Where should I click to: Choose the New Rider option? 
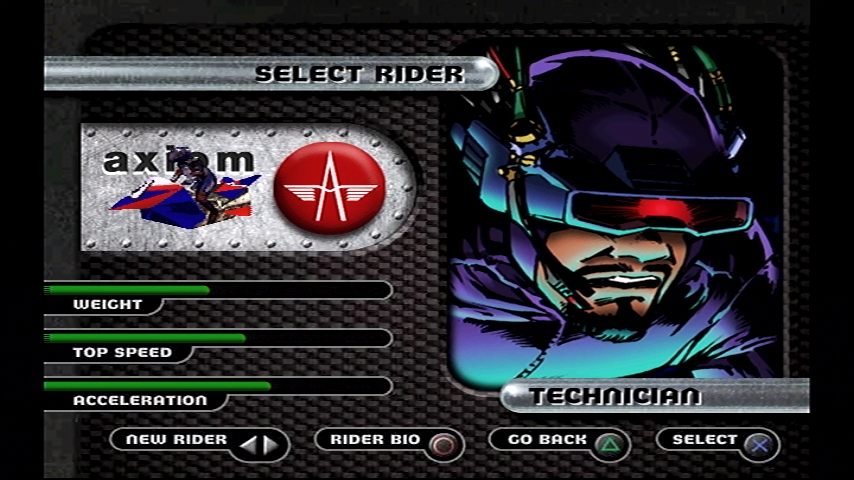199,442
